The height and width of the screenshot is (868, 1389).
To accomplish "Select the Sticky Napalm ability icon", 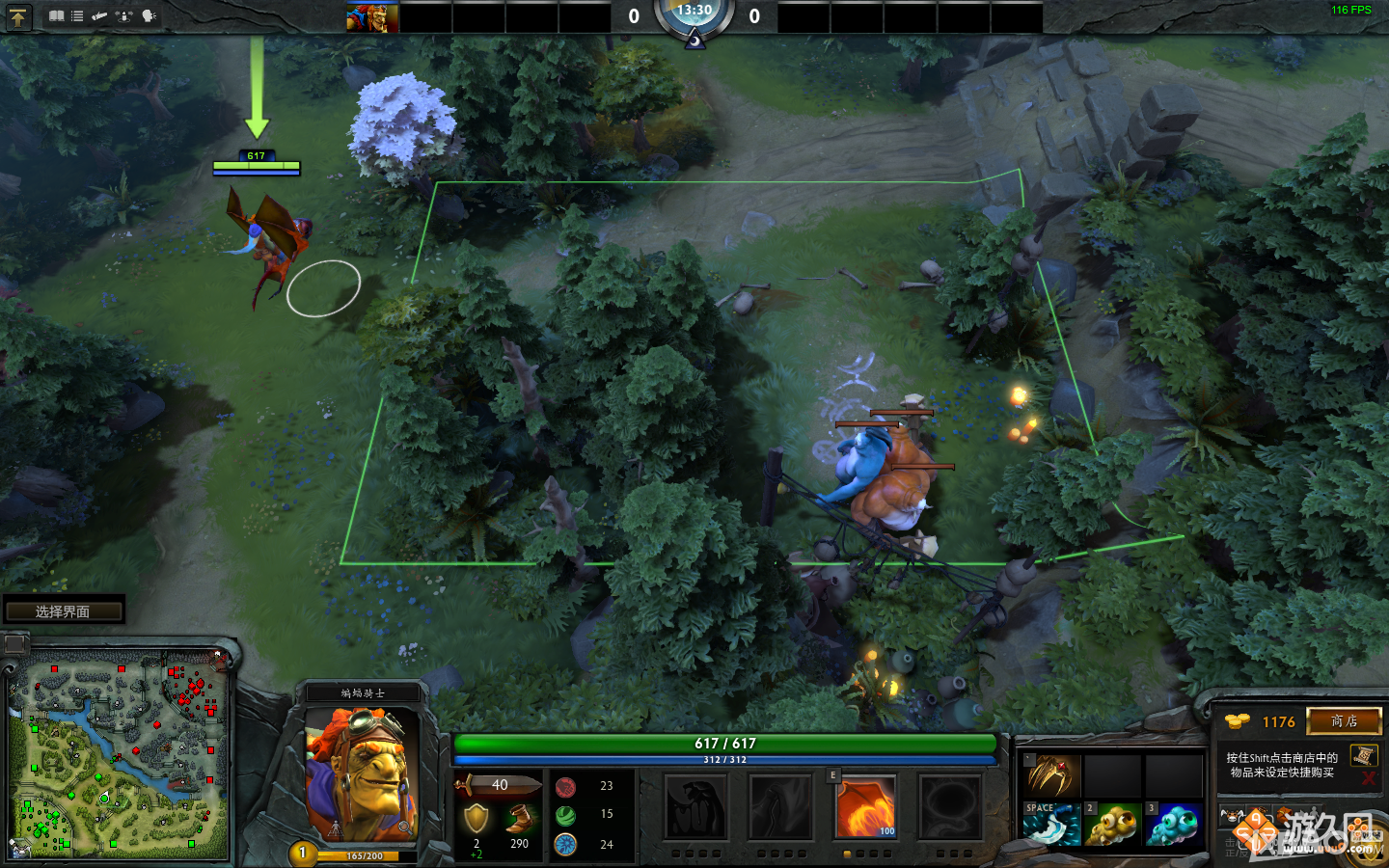I will click(696, 808).
